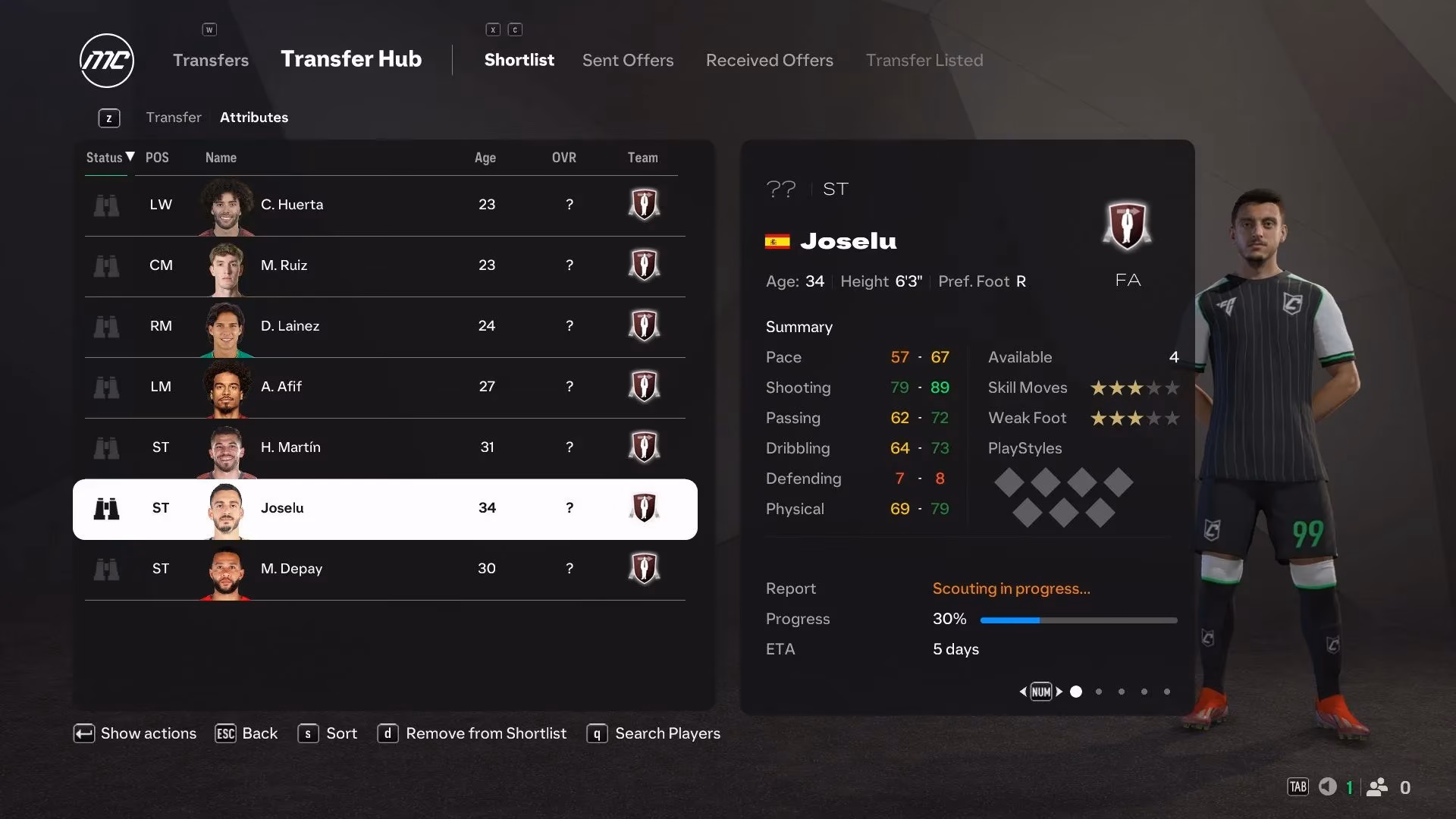1456x819 pixels.
Task: Open the Transfer sub-tab
Action: tap(174, 117)
